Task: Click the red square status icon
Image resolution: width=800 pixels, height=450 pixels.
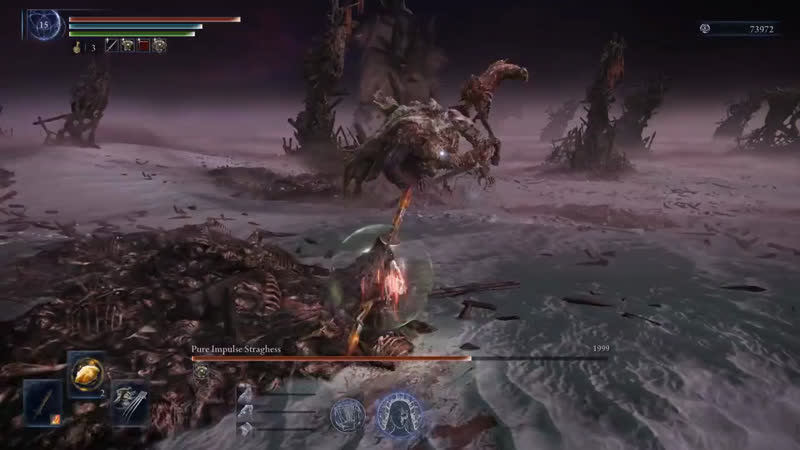Action: pyautogui.click(x=143, y=45)
